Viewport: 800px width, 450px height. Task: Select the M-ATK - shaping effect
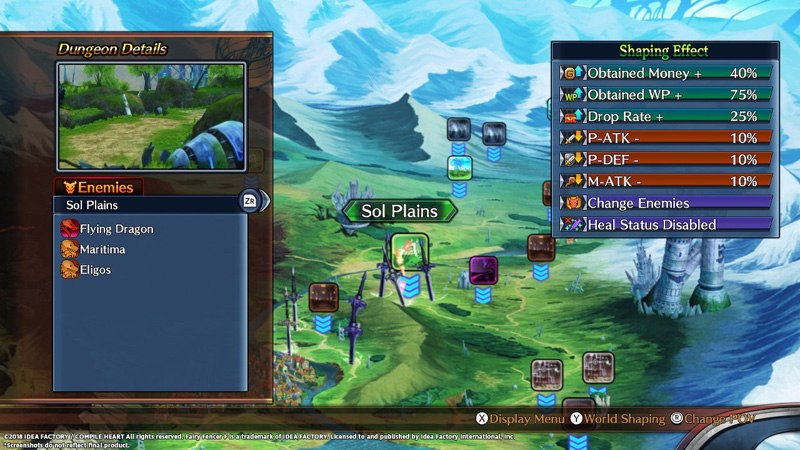665,181
